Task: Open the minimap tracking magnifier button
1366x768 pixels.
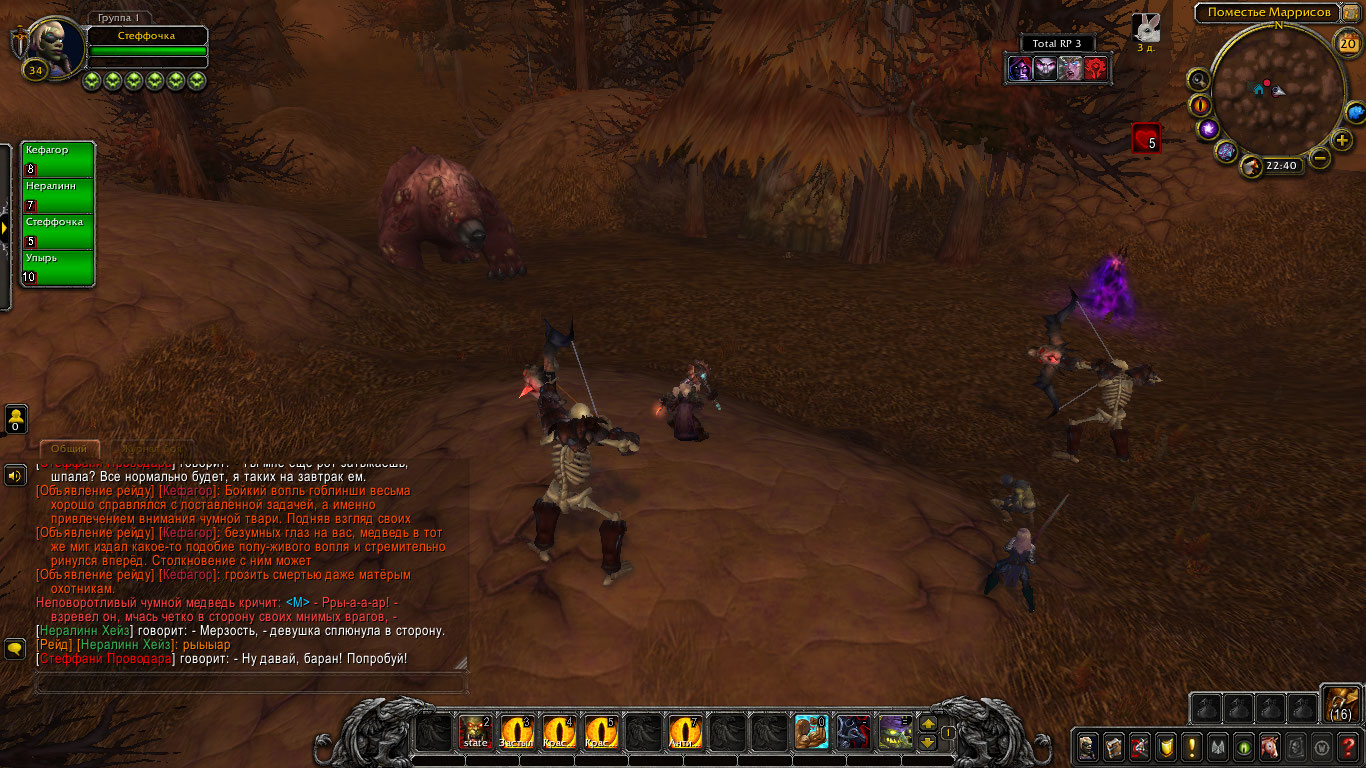Action: pos(1198,79)
